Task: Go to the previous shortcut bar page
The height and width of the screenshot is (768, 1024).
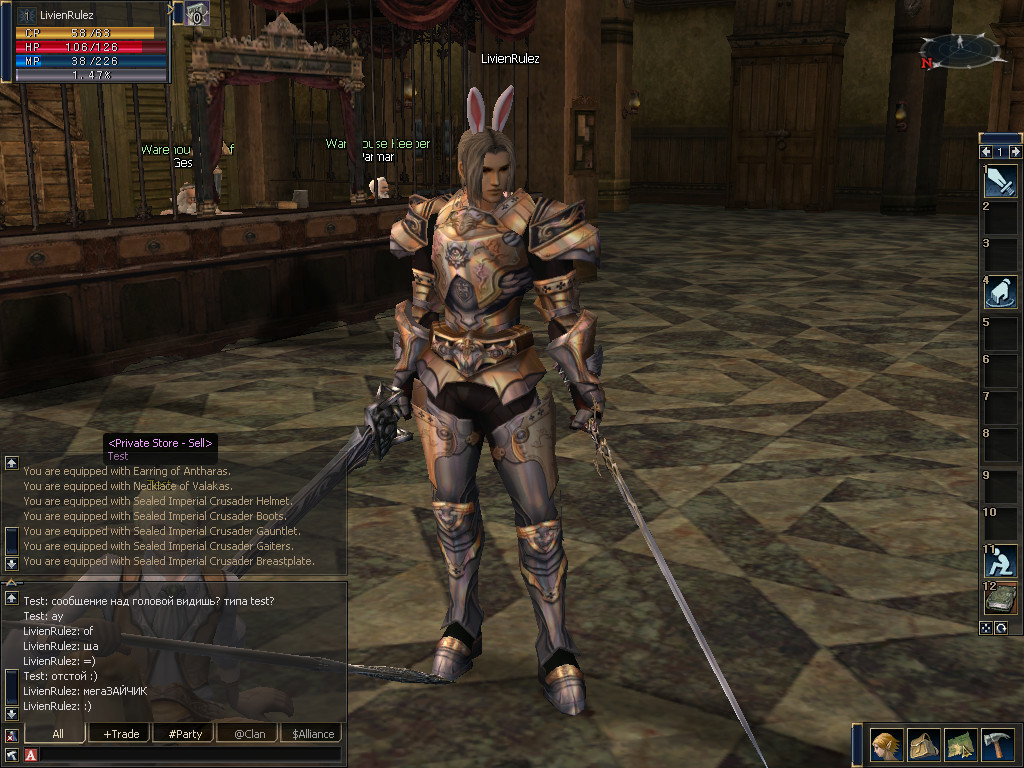Action: [x=986, y=152]
